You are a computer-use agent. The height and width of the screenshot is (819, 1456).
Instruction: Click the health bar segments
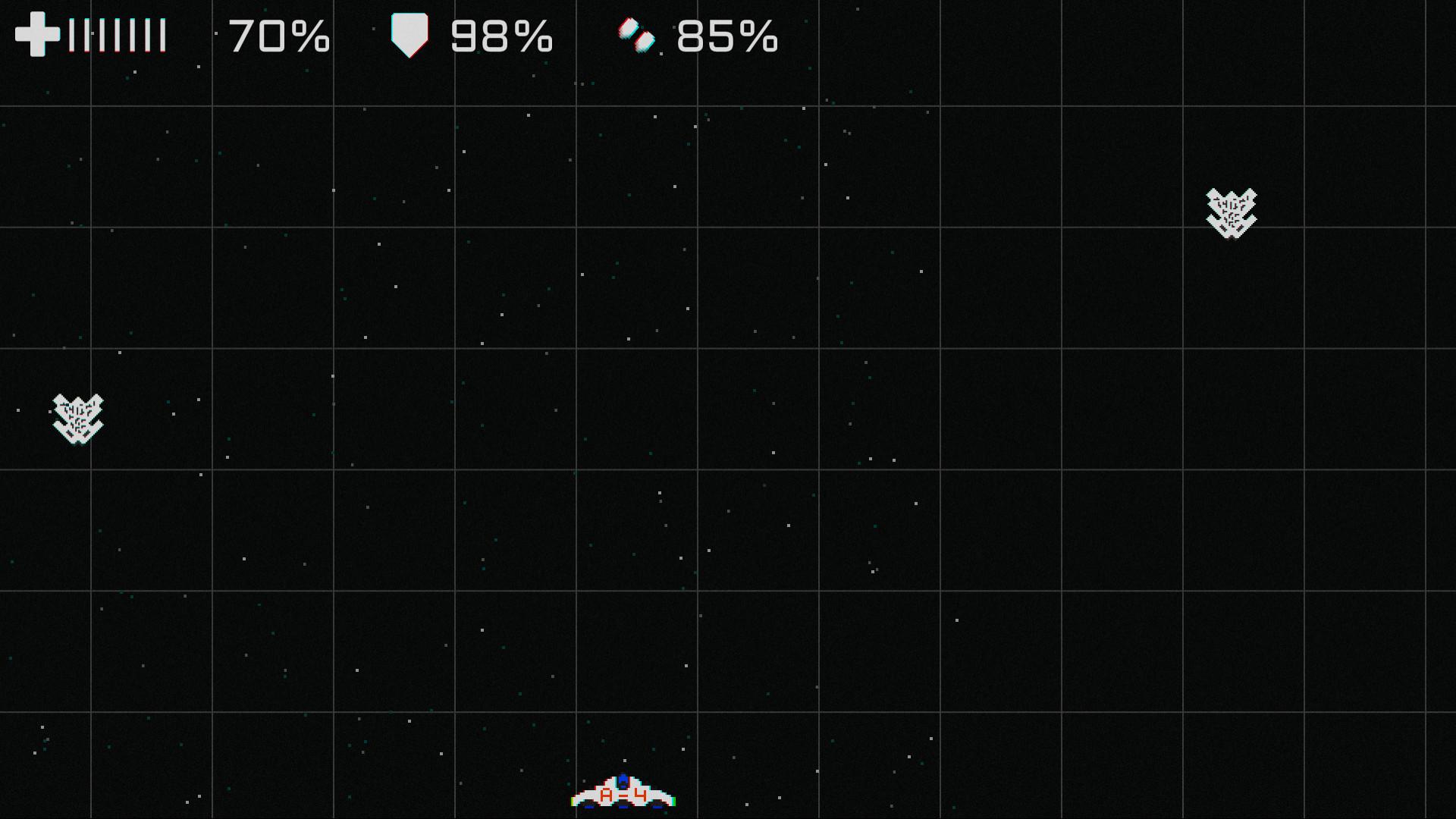tap(118, 33)
